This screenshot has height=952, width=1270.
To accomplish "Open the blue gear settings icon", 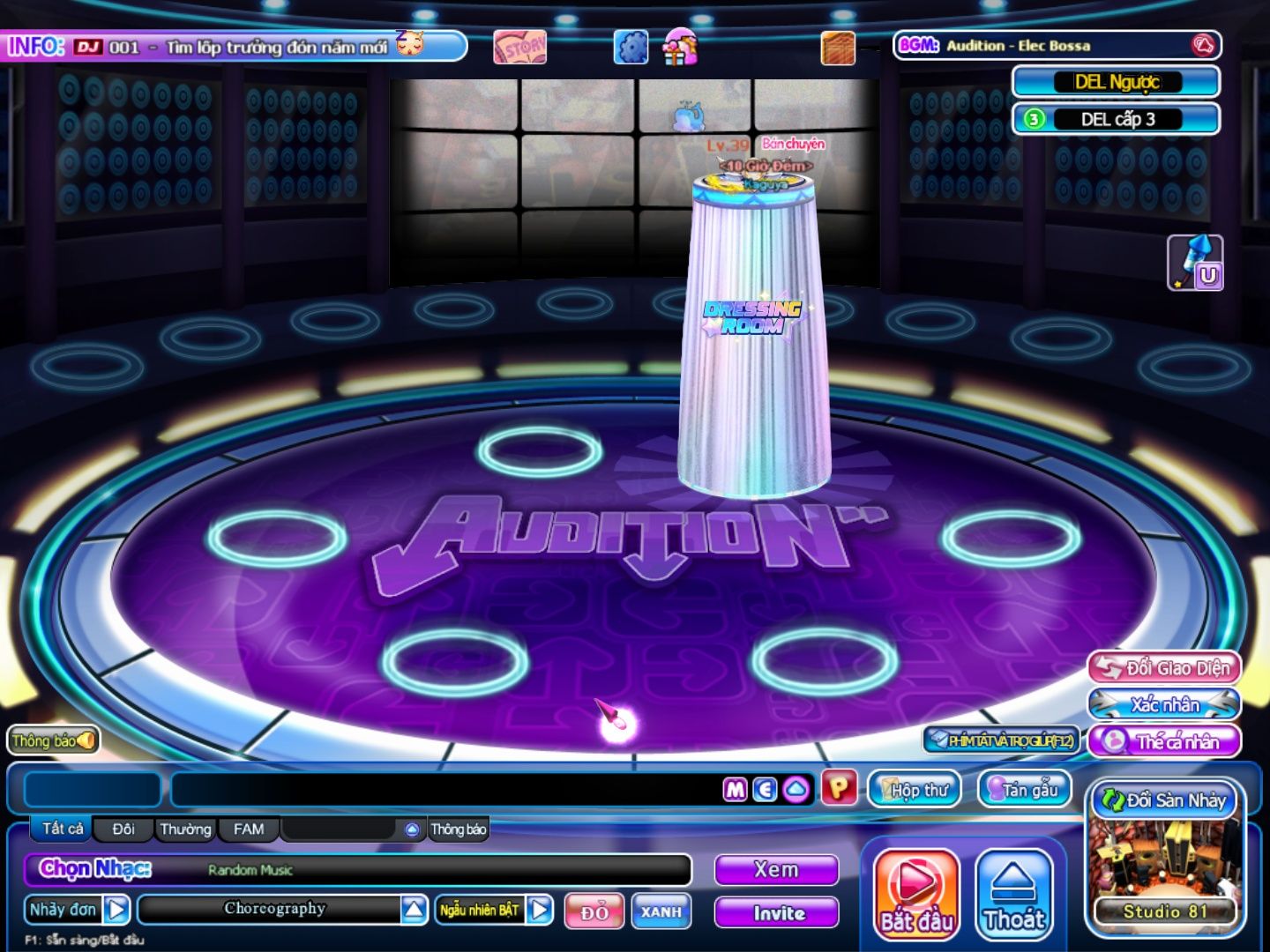I will point(631,48).
